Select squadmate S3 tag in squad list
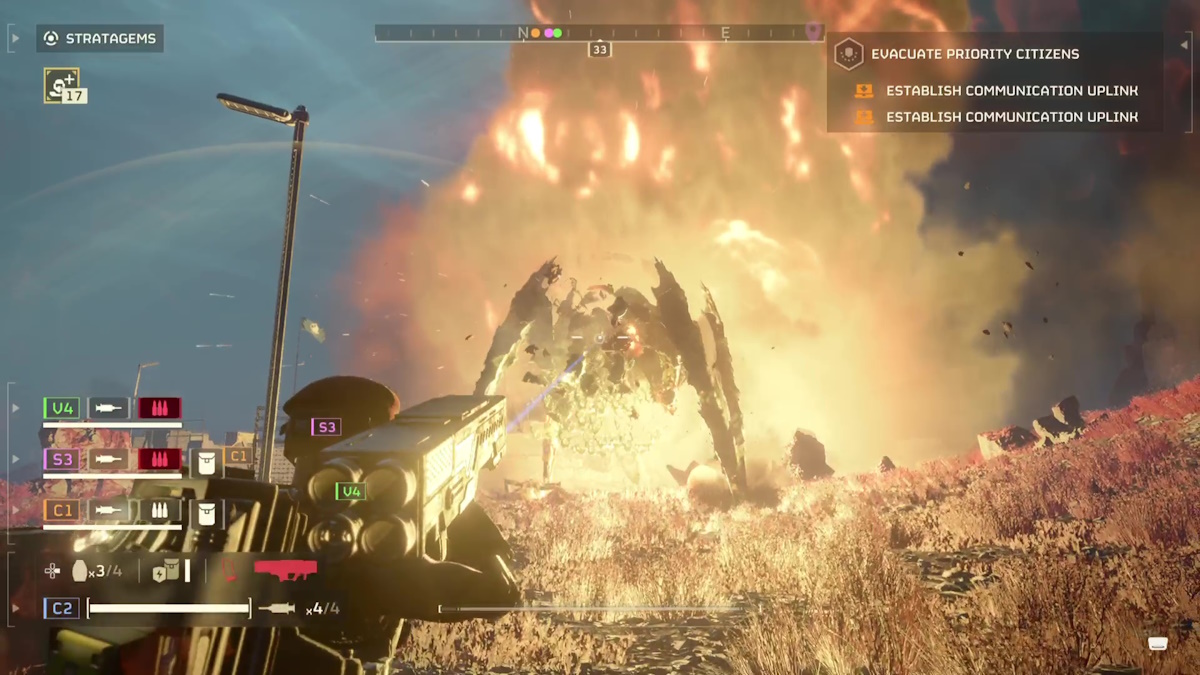The width and height of the screenshot is (1200, 675). (62, 460)
